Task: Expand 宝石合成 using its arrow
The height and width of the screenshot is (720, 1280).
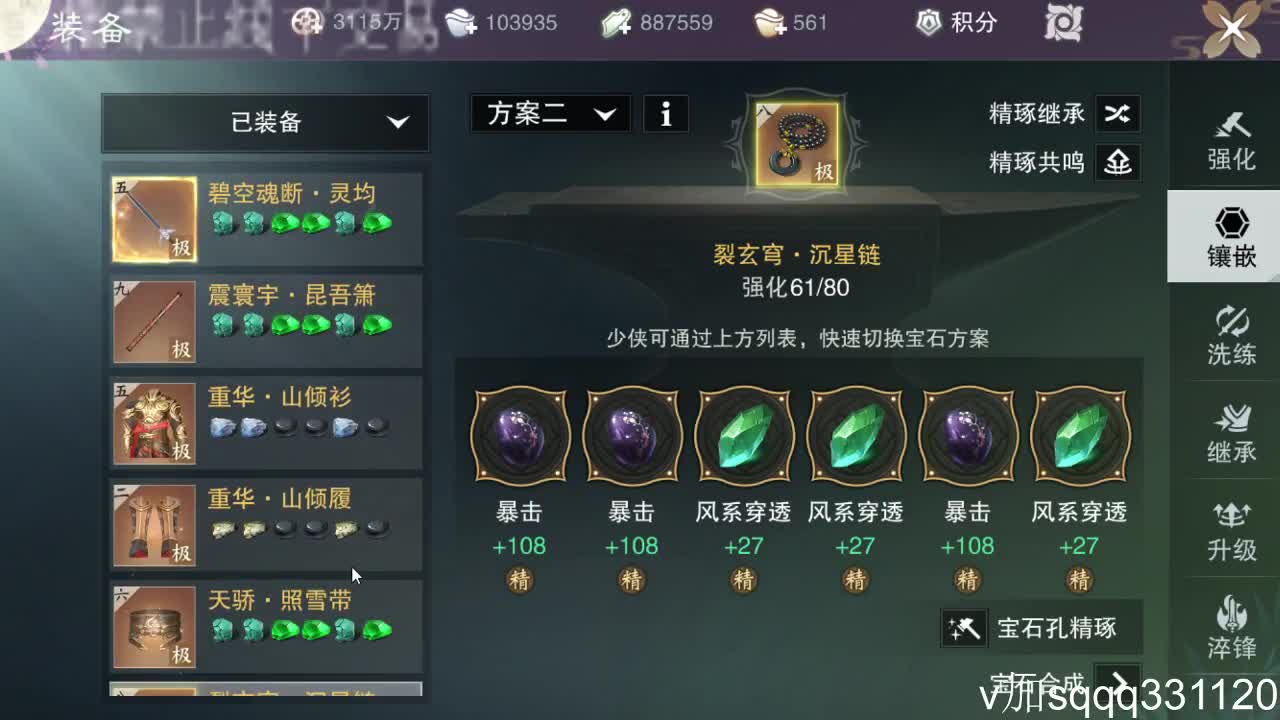Action: [1120, 680]
